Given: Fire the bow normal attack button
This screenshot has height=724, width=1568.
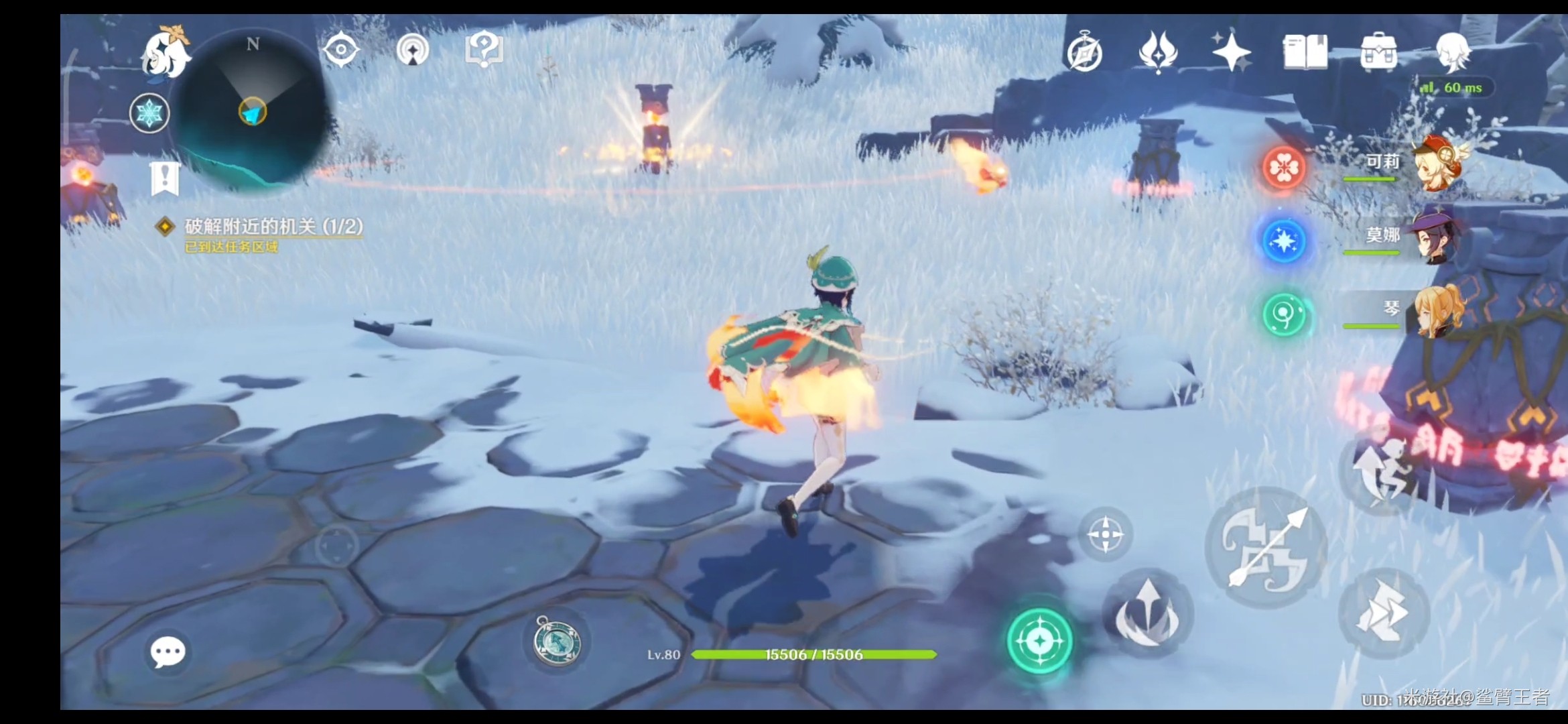Looking at the screenshot, I should coord(1266,548).
